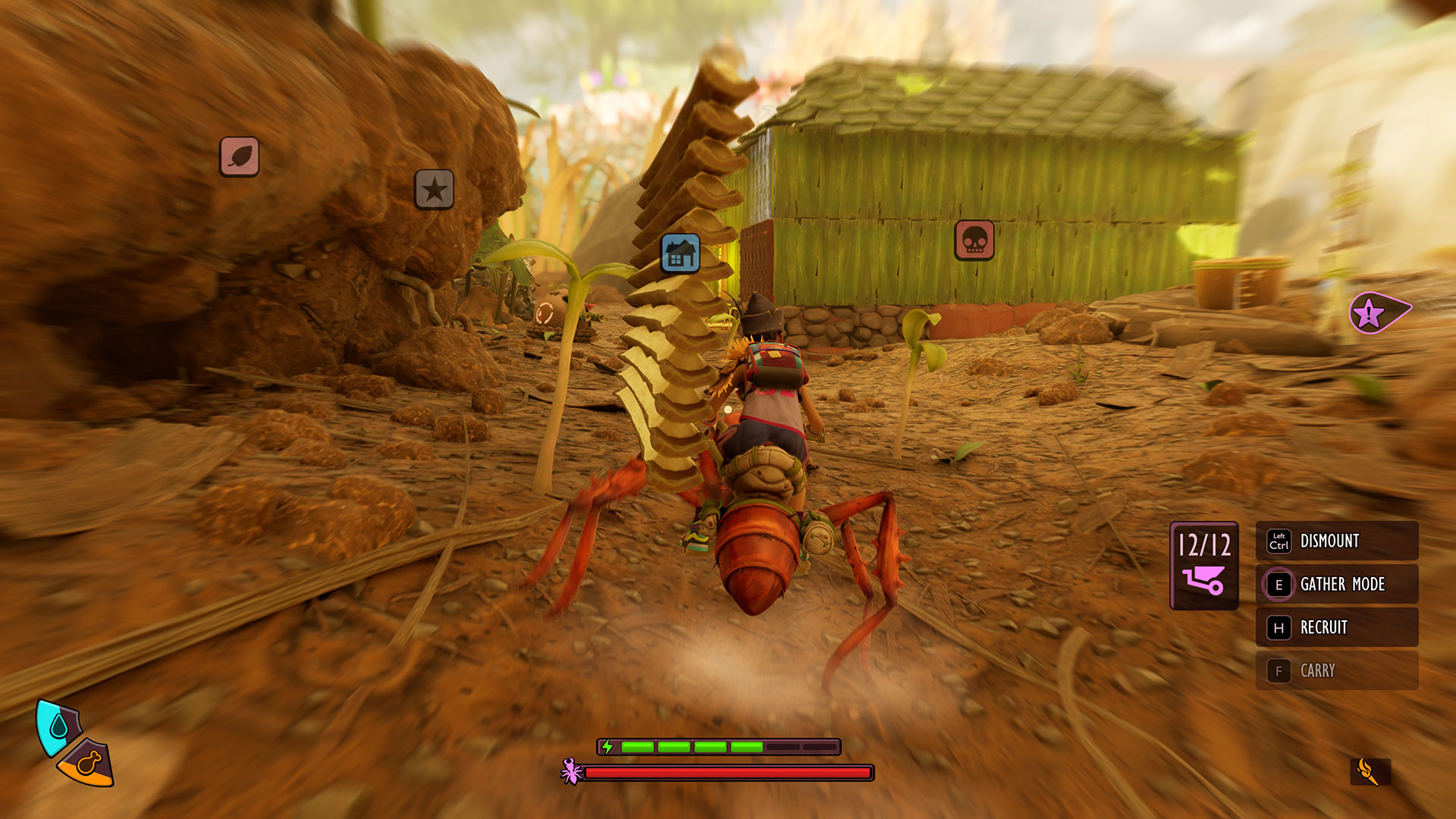Click the skull danger marker
1456x819 pixels.
coord(974,240)
